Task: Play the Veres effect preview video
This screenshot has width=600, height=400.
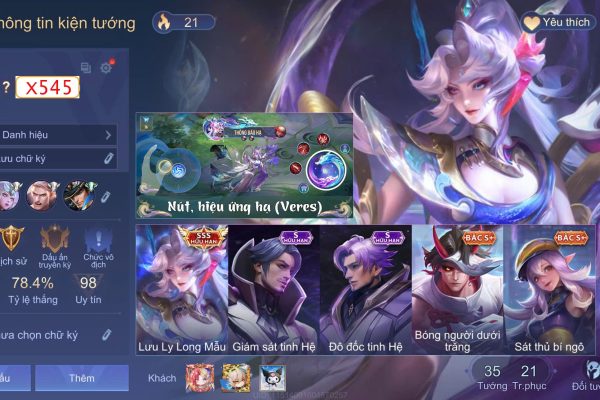Action: (x=246, y=165)
